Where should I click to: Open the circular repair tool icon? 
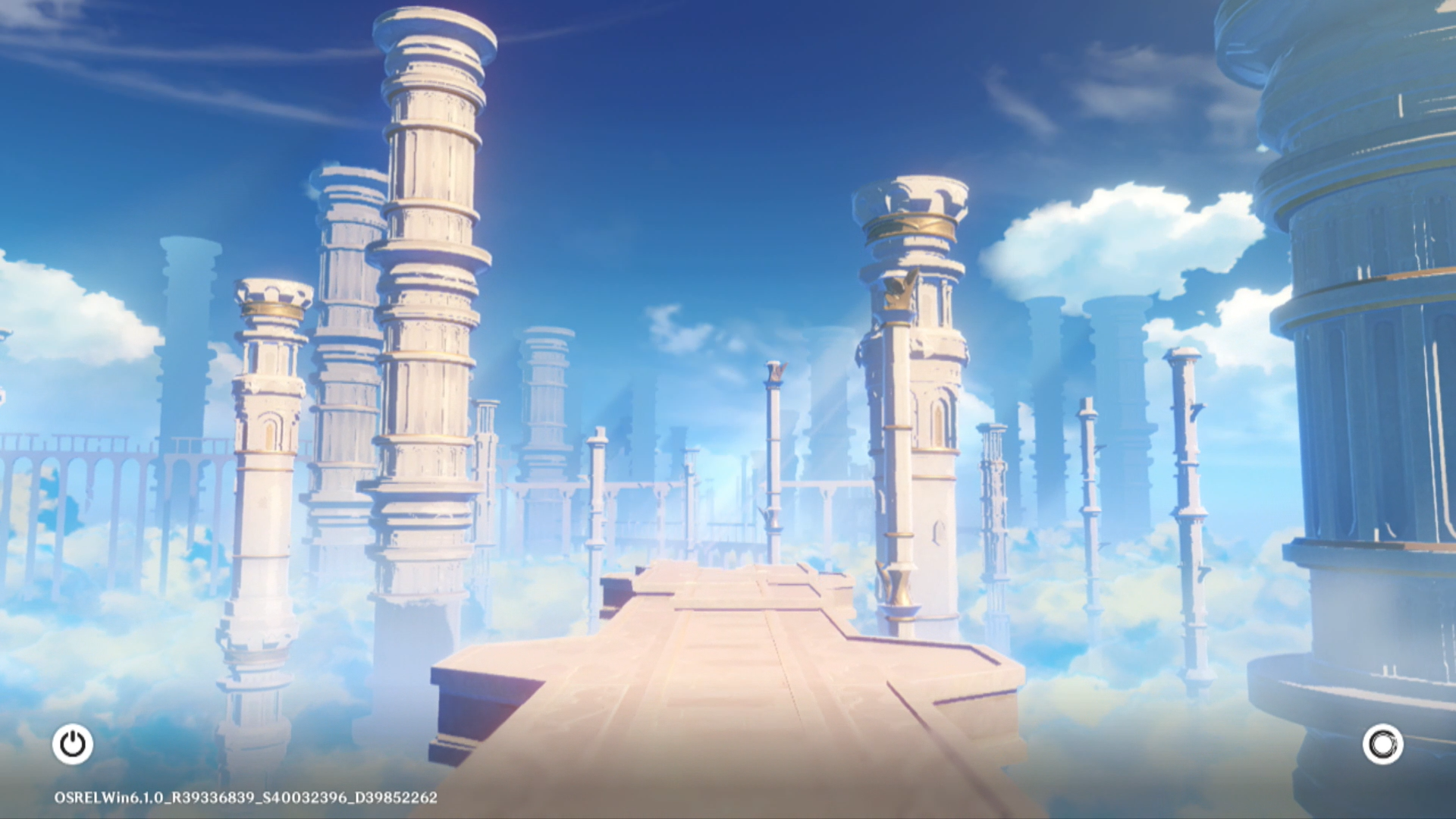point(1382,744)
